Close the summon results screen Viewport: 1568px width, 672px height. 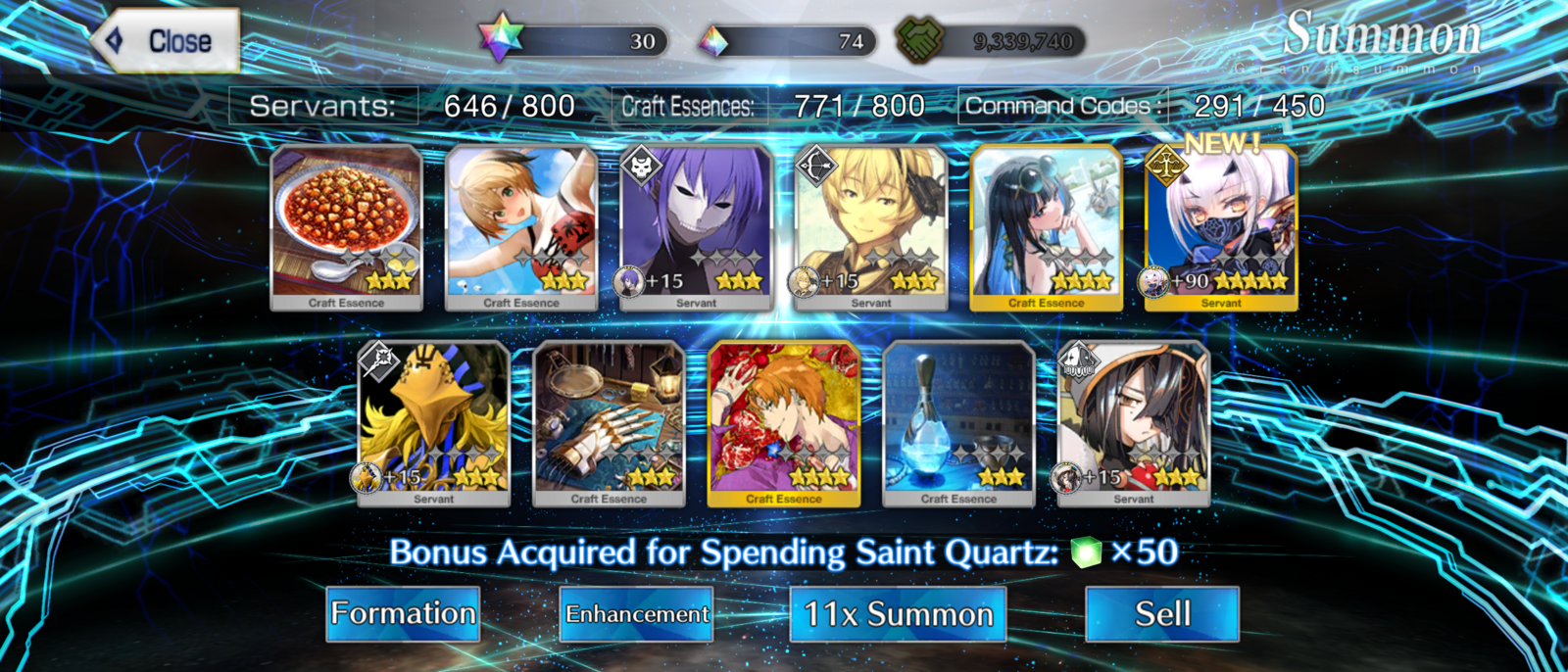[x=167, y=41]
